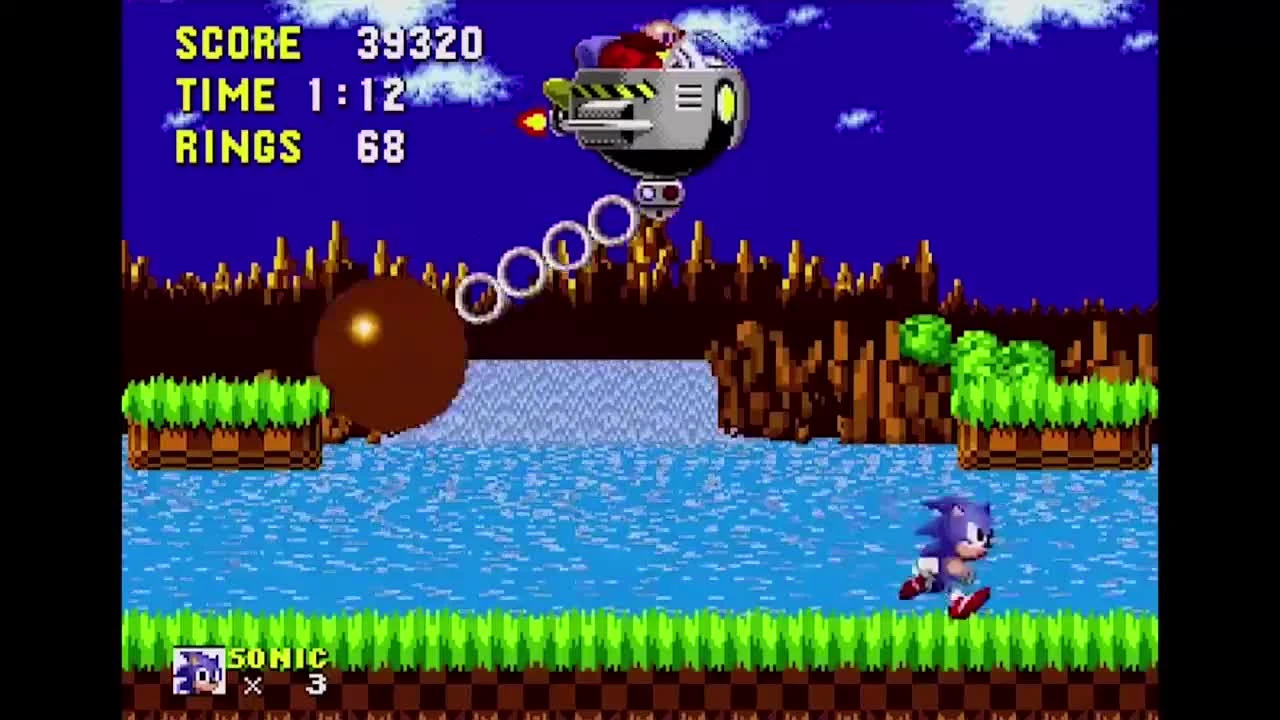1280x720 pixels.
Task: Click the lowest chain ring above the water
Action: coord(478,298)
